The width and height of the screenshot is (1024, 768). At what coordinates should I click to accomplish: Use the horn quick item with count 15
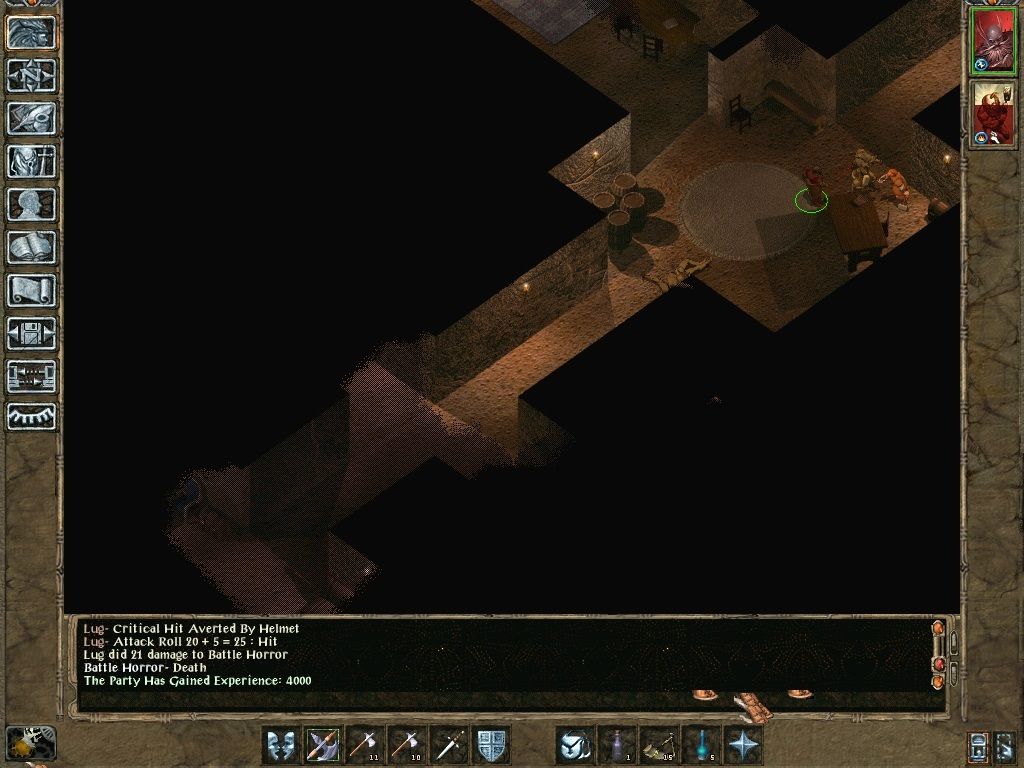pyautogui.click(x=659, y=745)
